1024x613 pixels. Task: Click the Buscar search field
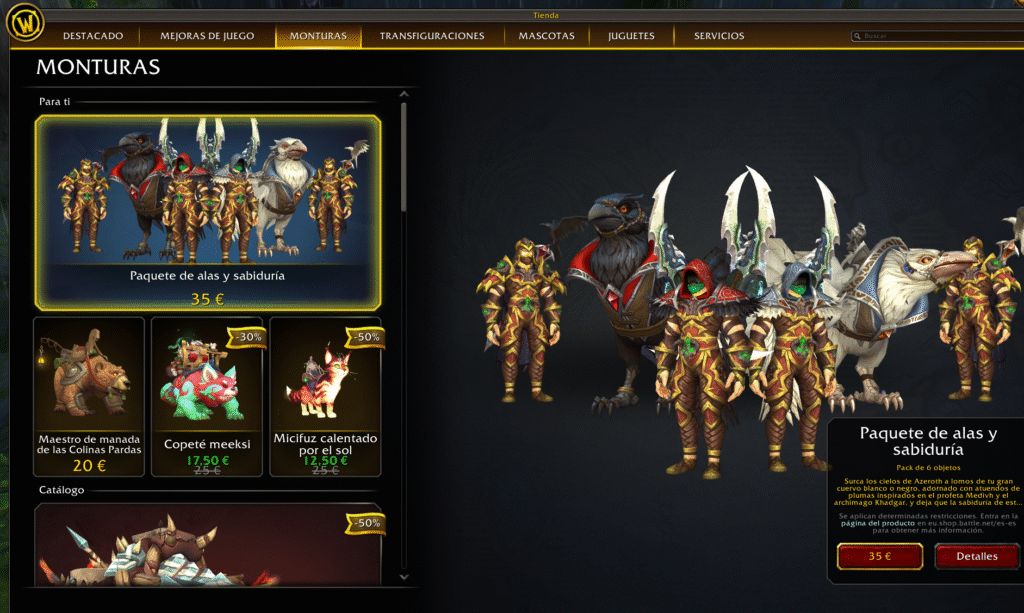(935, 36)
